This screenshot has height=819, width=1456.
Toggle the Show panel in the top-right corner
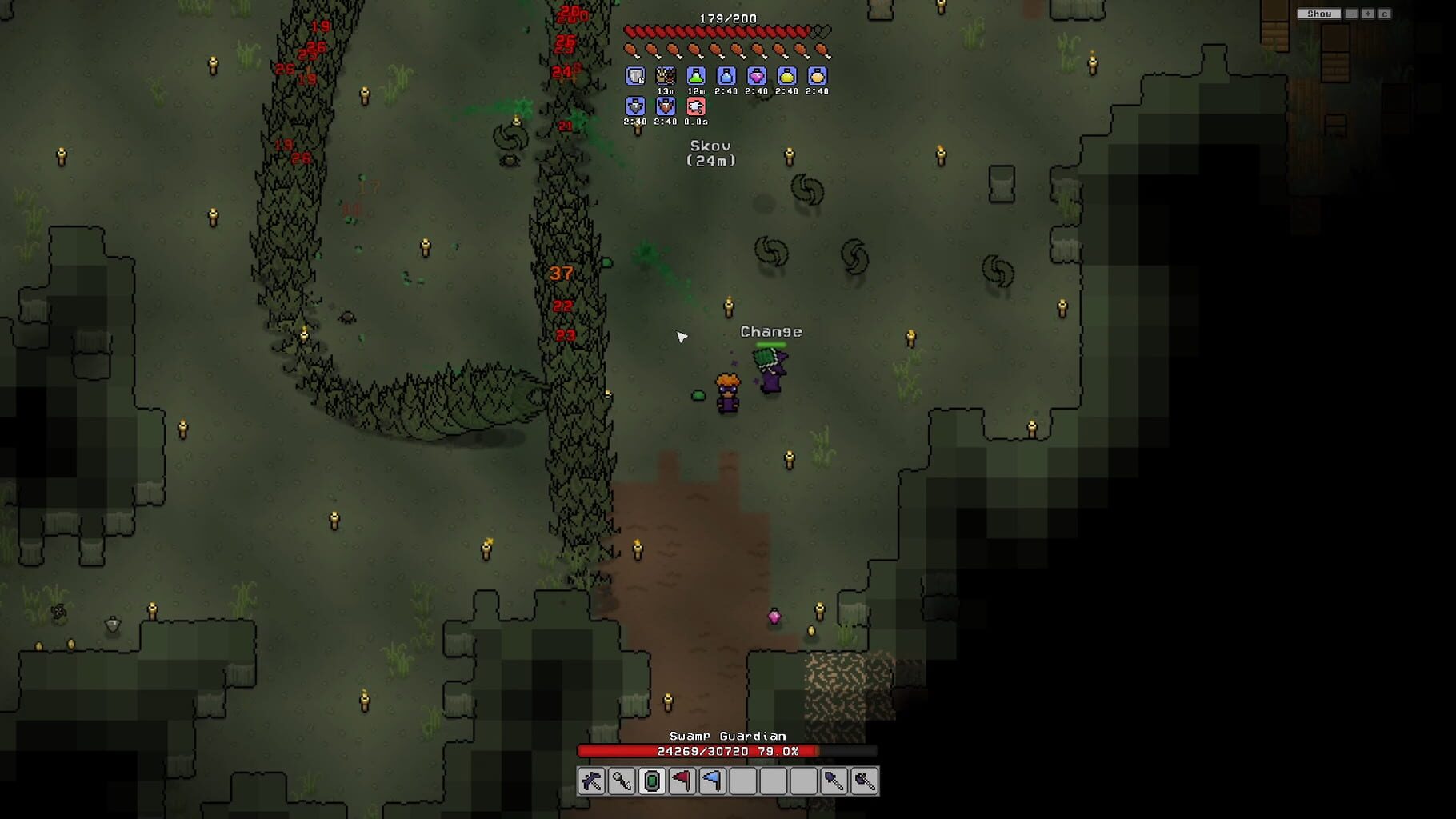click(x=1318, y=14)
